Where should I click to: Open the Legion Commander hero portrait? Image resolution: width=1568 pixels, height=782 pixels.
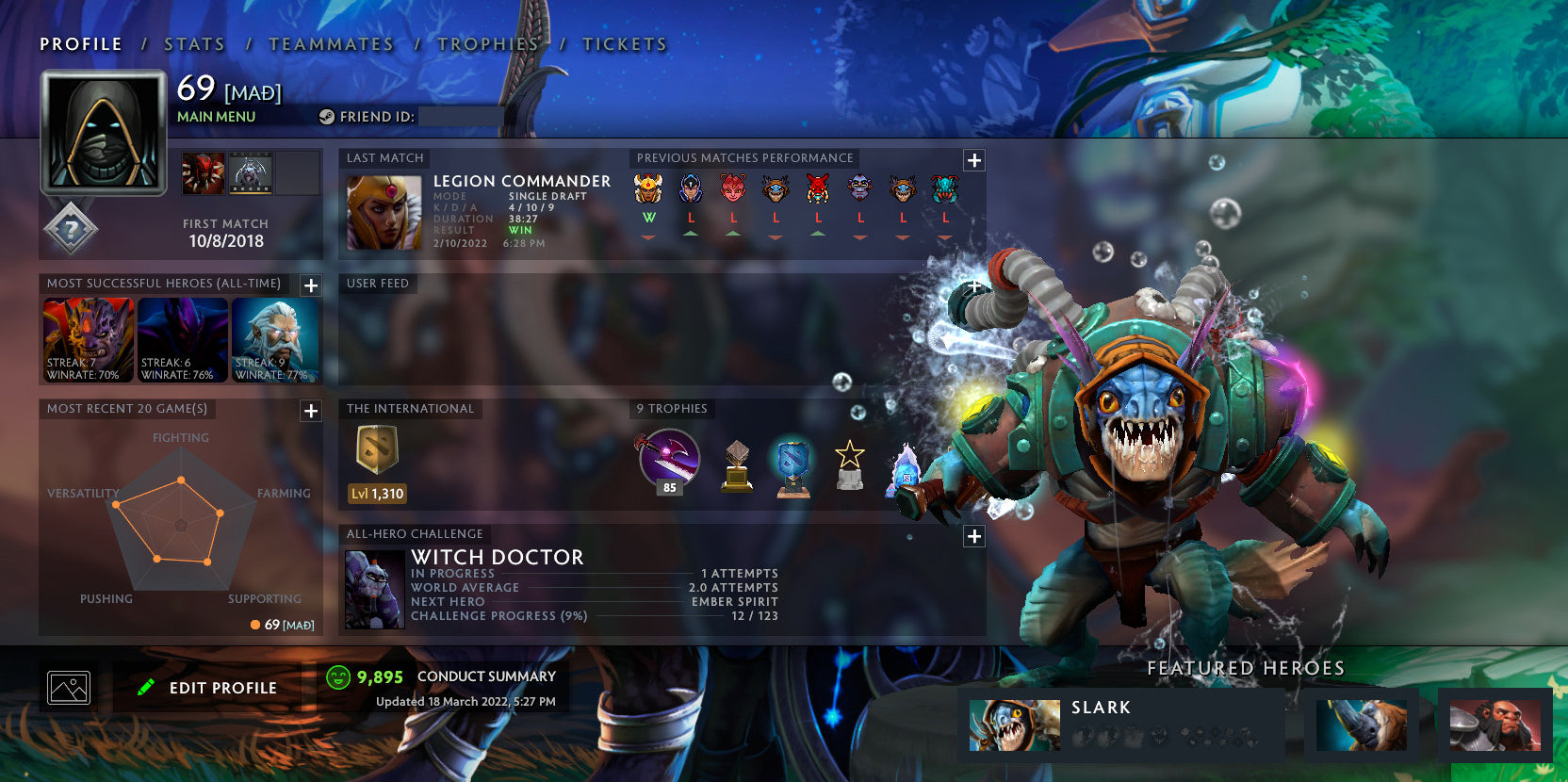coord(384,214)
